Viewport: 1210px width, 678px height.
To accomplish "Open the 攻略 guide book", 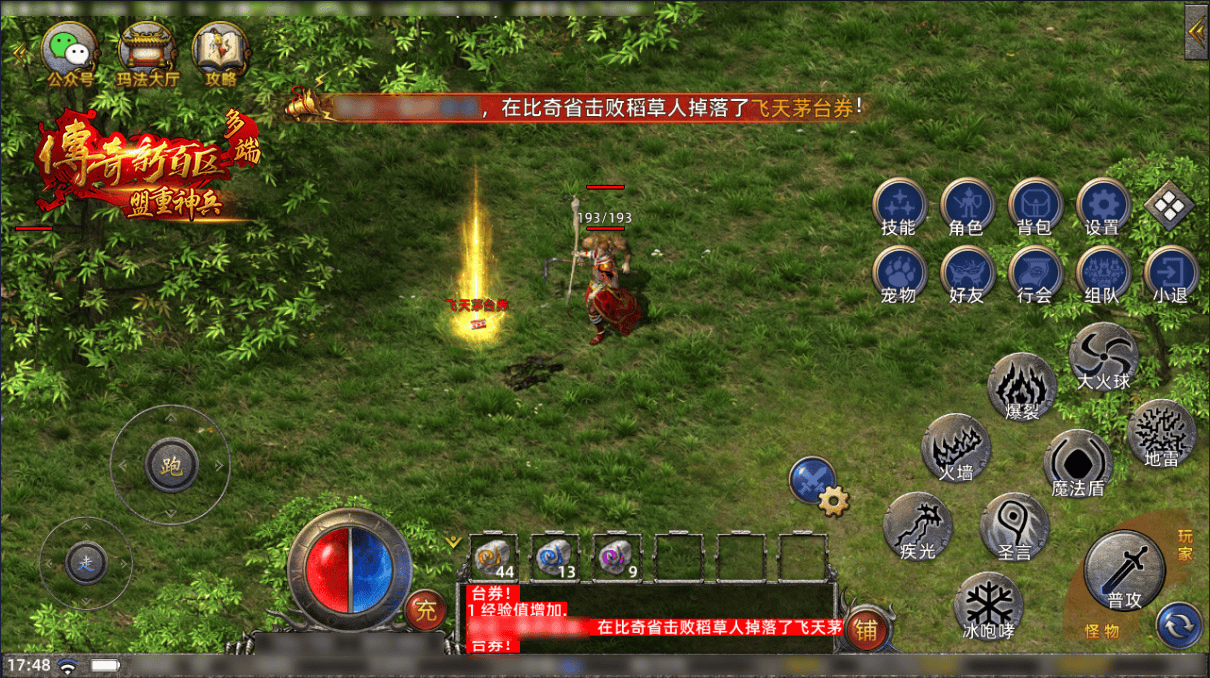I will pos(221,50).
